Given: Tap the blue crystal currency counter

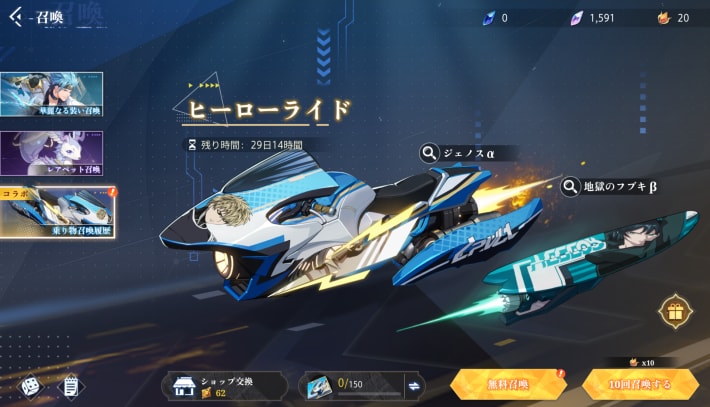Looking at the screenshot, I should [x=494, y=17].
